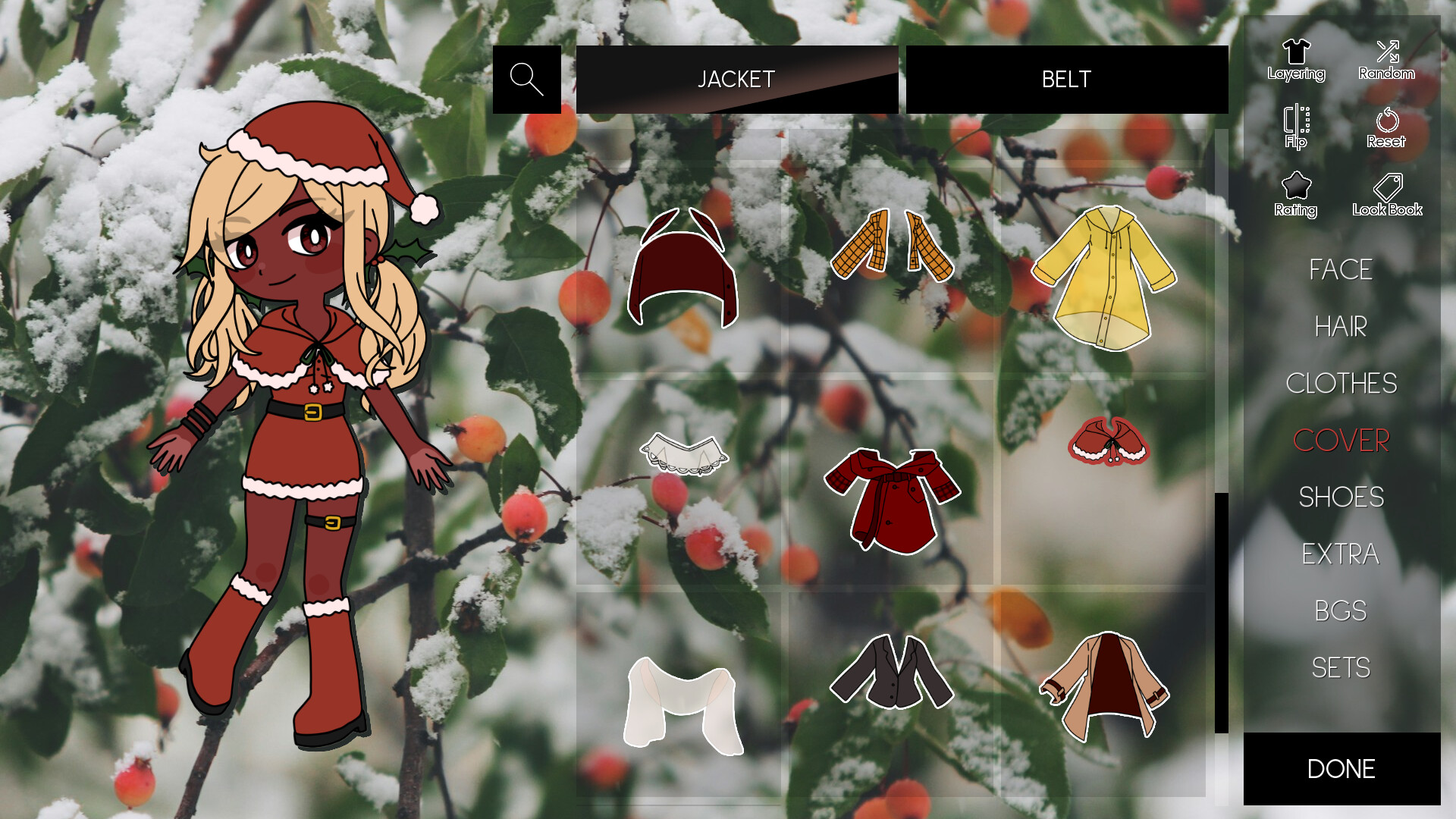Viewport: 1456px width, 819px height.
Task: Open the Look Book
Action: 1388,193
